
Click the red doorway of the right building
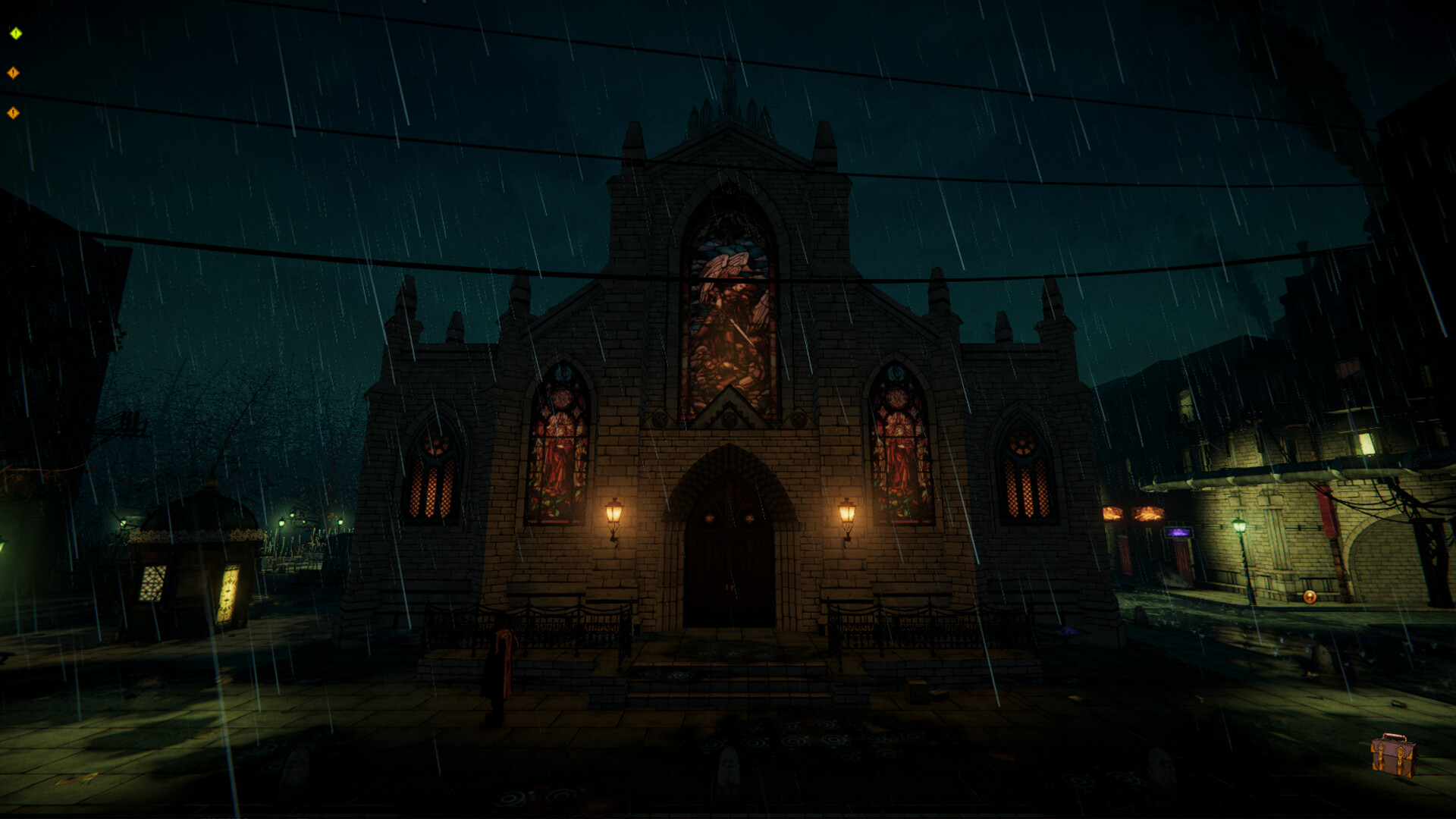(1181, 554)
